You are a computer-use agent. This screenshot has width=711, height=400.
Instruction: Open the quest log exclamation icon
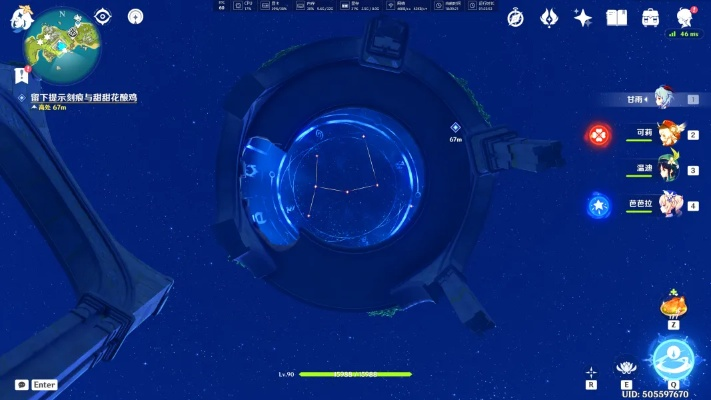[x=21, y=74]
